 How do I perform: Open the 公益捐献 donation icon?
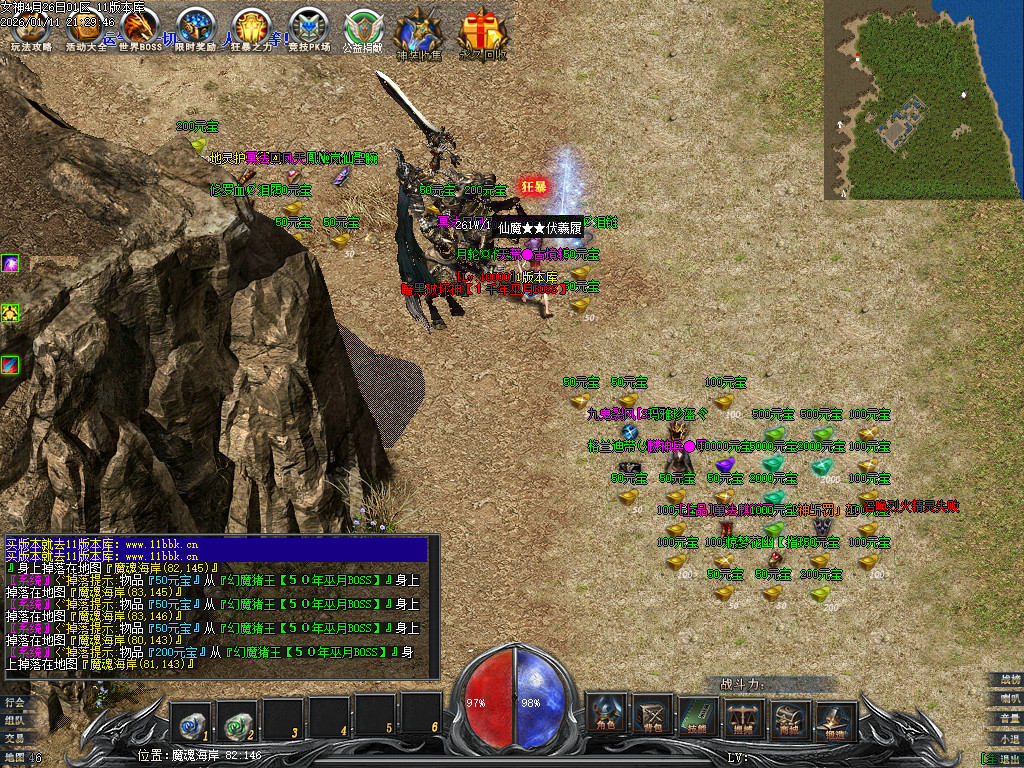(363, 28)
